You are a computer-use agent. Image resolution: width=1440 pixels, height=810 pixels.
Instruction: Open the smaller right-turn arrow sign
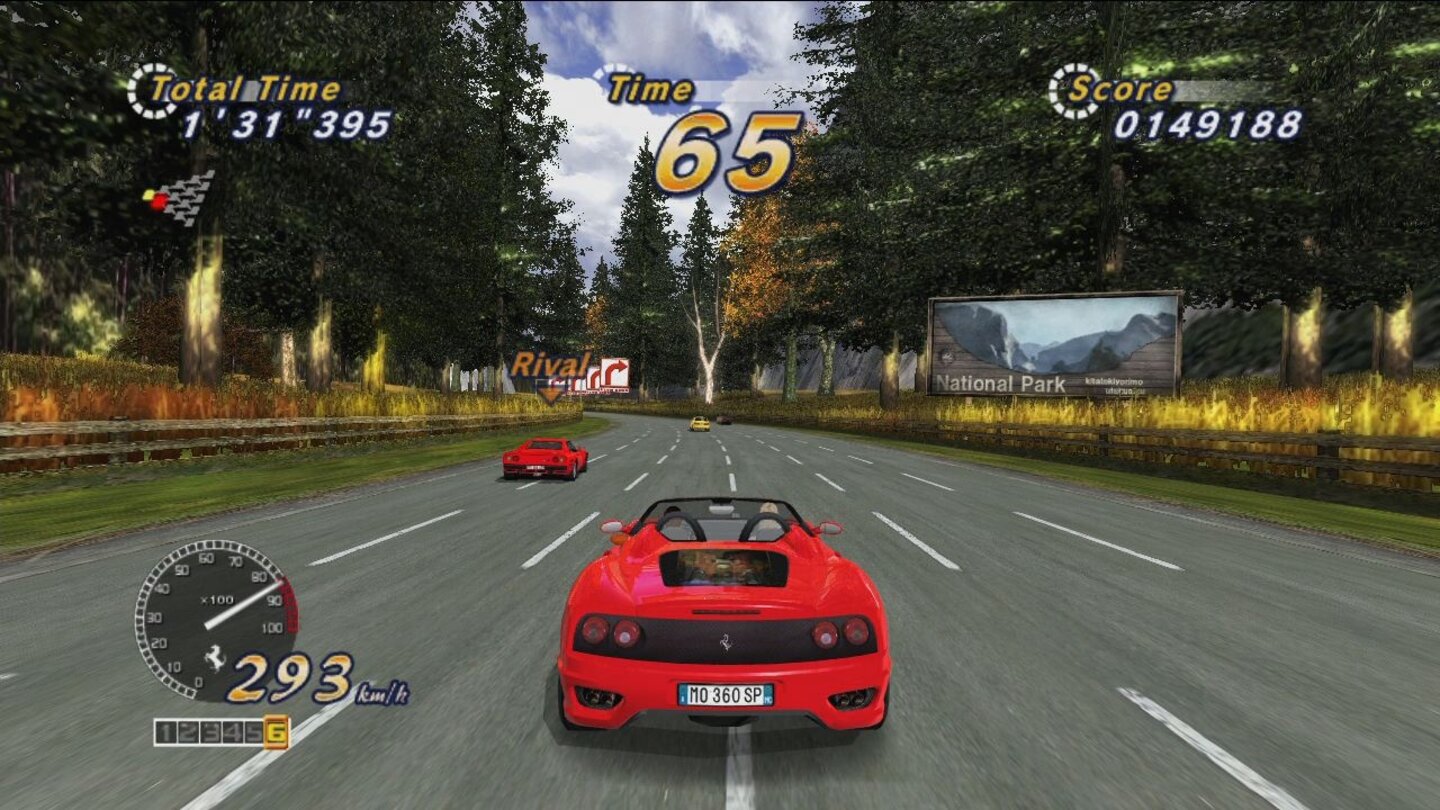[593, 378]
